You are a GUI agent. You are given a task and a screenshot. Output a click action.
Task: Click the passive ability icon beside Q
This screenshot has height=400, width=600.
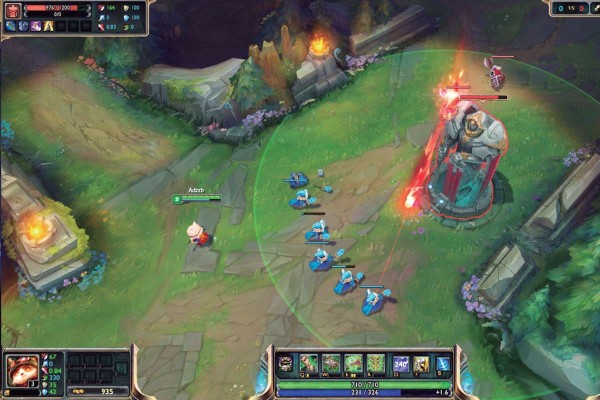(x=285, y=364)
